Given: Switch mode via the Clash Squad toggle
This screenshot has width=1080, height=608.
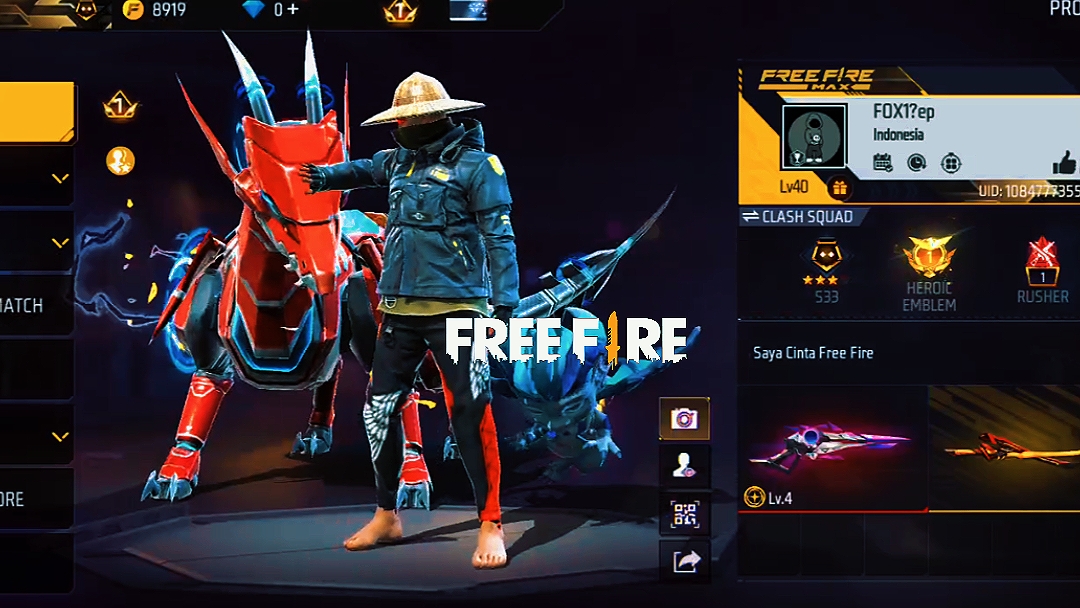Looking at the screenshot, I should coord(797,217).
